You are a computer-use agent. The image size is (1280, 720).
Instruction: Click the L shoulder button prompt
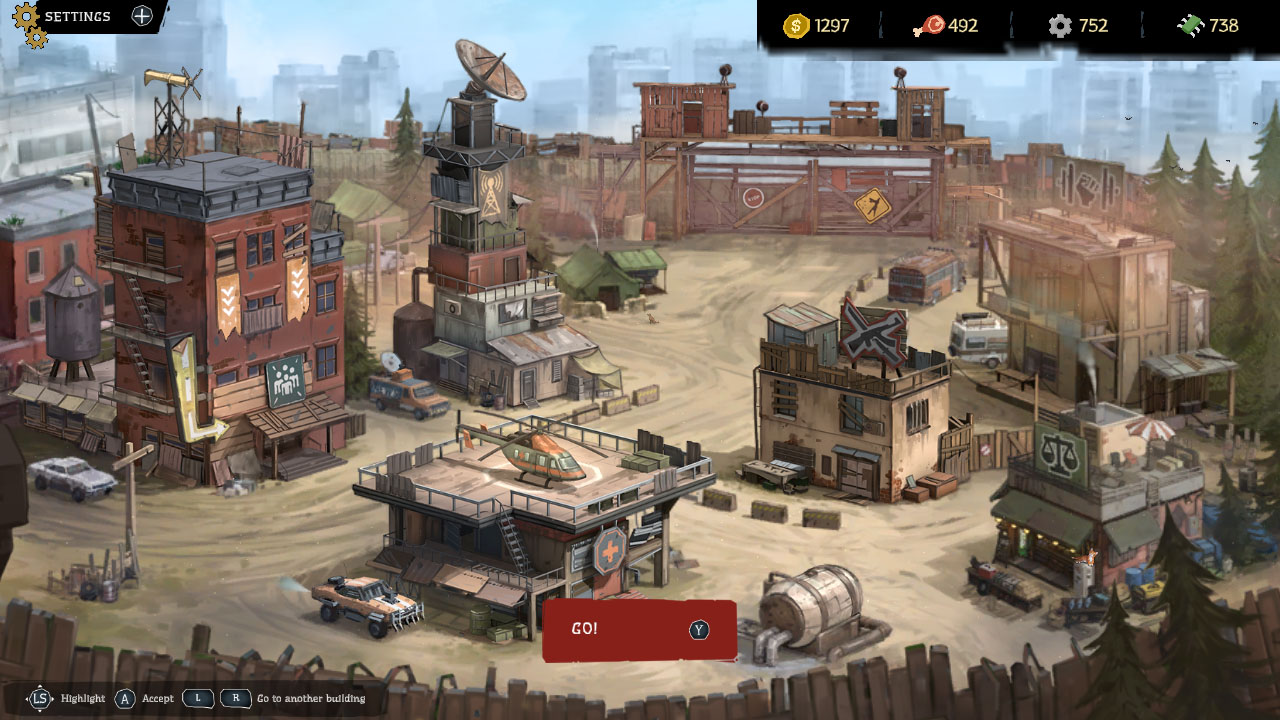(197, 699)
